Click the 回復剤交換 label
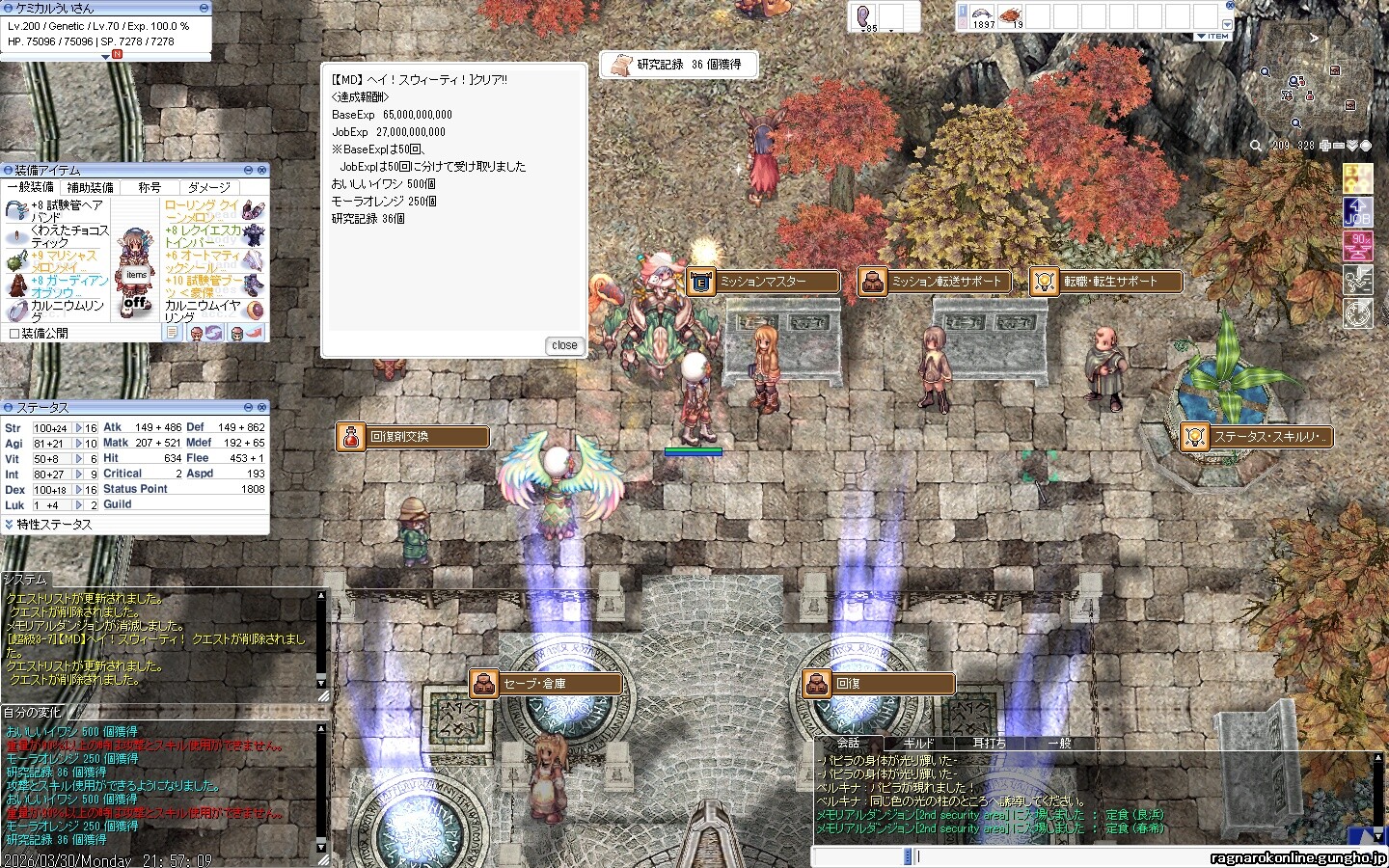Screen dimensions: 1389x868 click(413, 437)
